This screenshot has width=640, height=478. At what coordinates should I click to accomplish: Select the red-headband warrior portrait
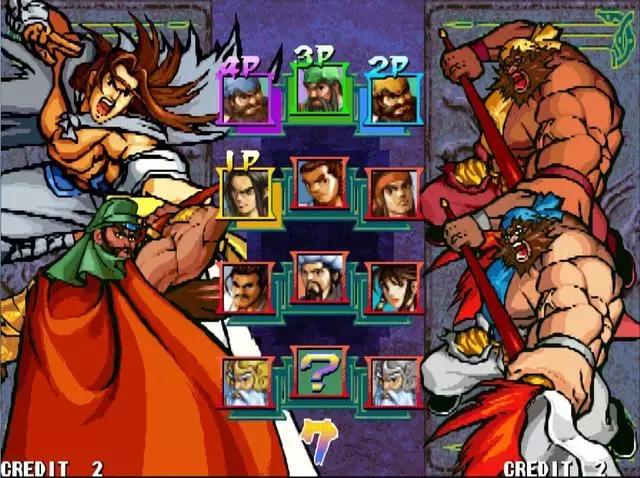point(393,193)
